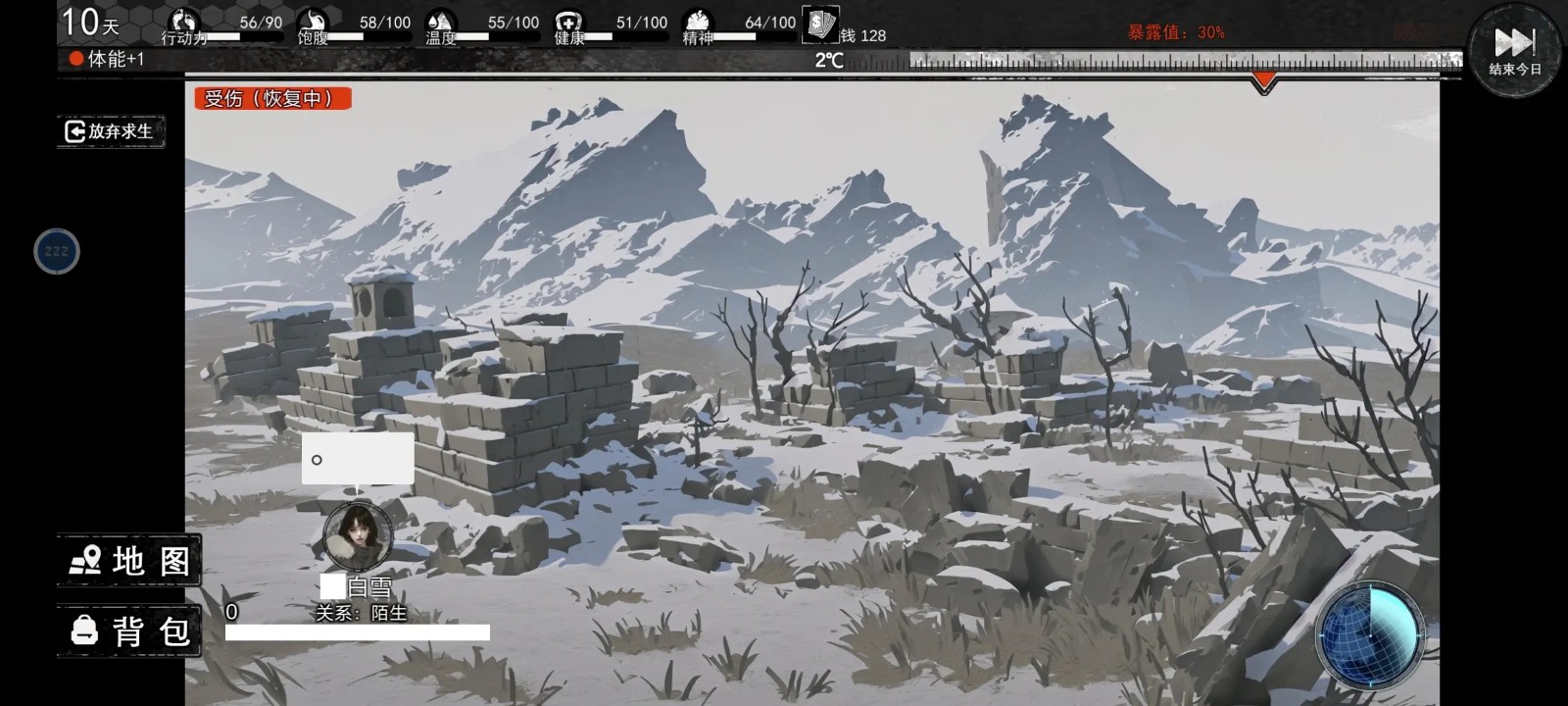End the day with 结束今日
The width and height of the screenshot is (1568, 706).
click(1514, 49)
